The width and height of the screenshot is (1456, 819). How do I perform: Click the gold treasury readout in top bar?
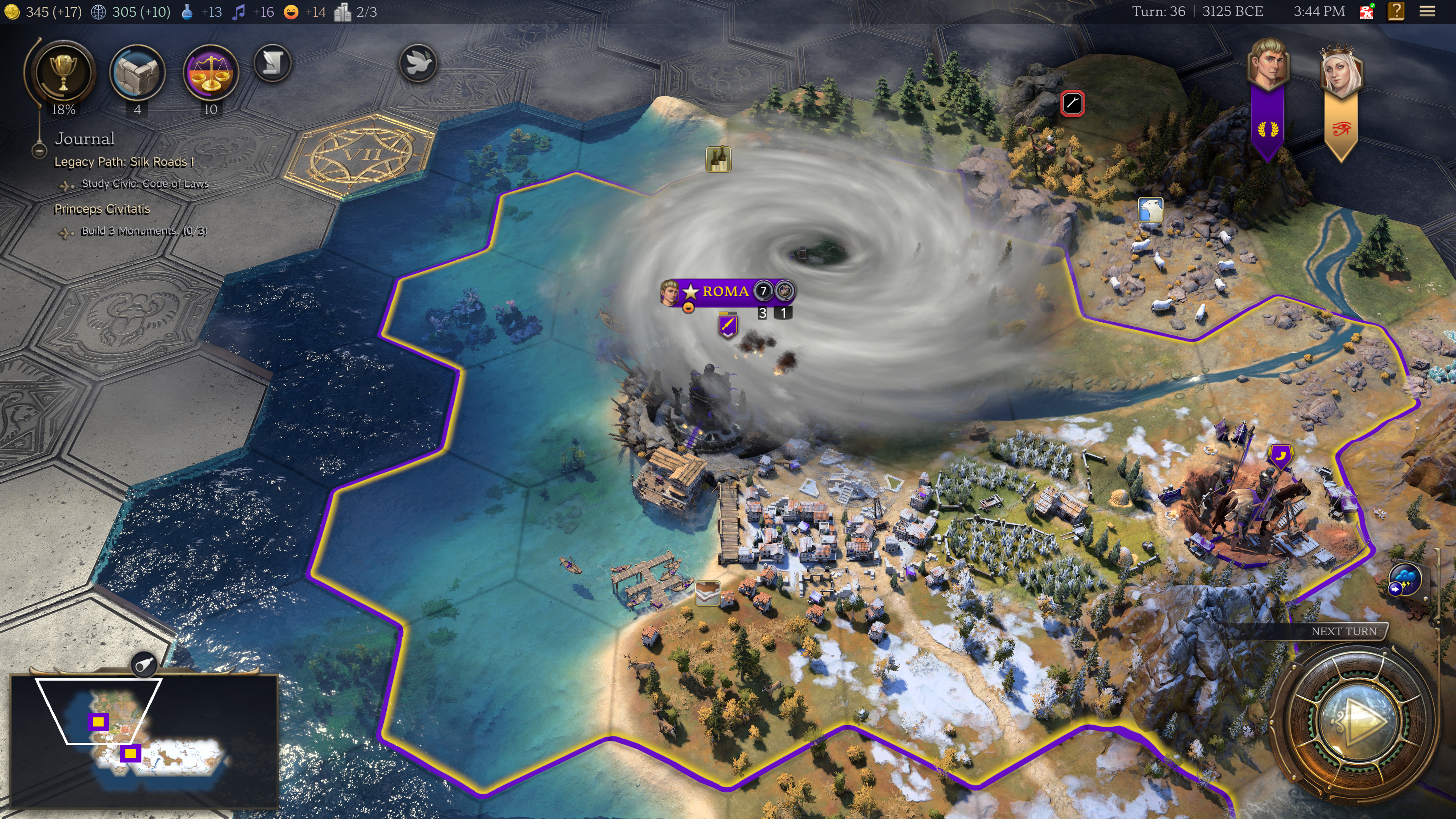[44, 12]
